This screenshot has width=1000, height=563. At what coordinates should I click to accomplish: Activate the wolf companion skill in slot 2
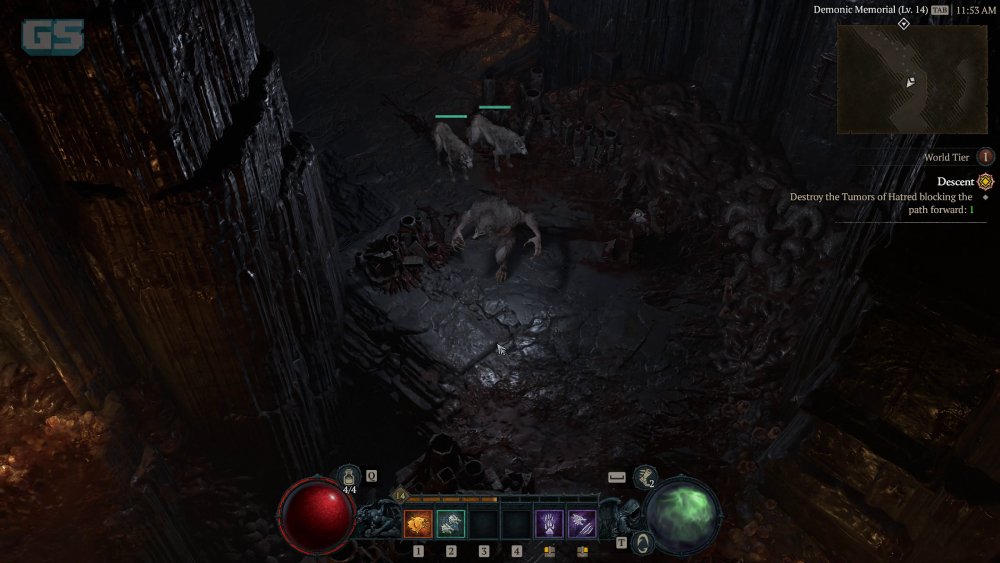click(x=451, y=523)
